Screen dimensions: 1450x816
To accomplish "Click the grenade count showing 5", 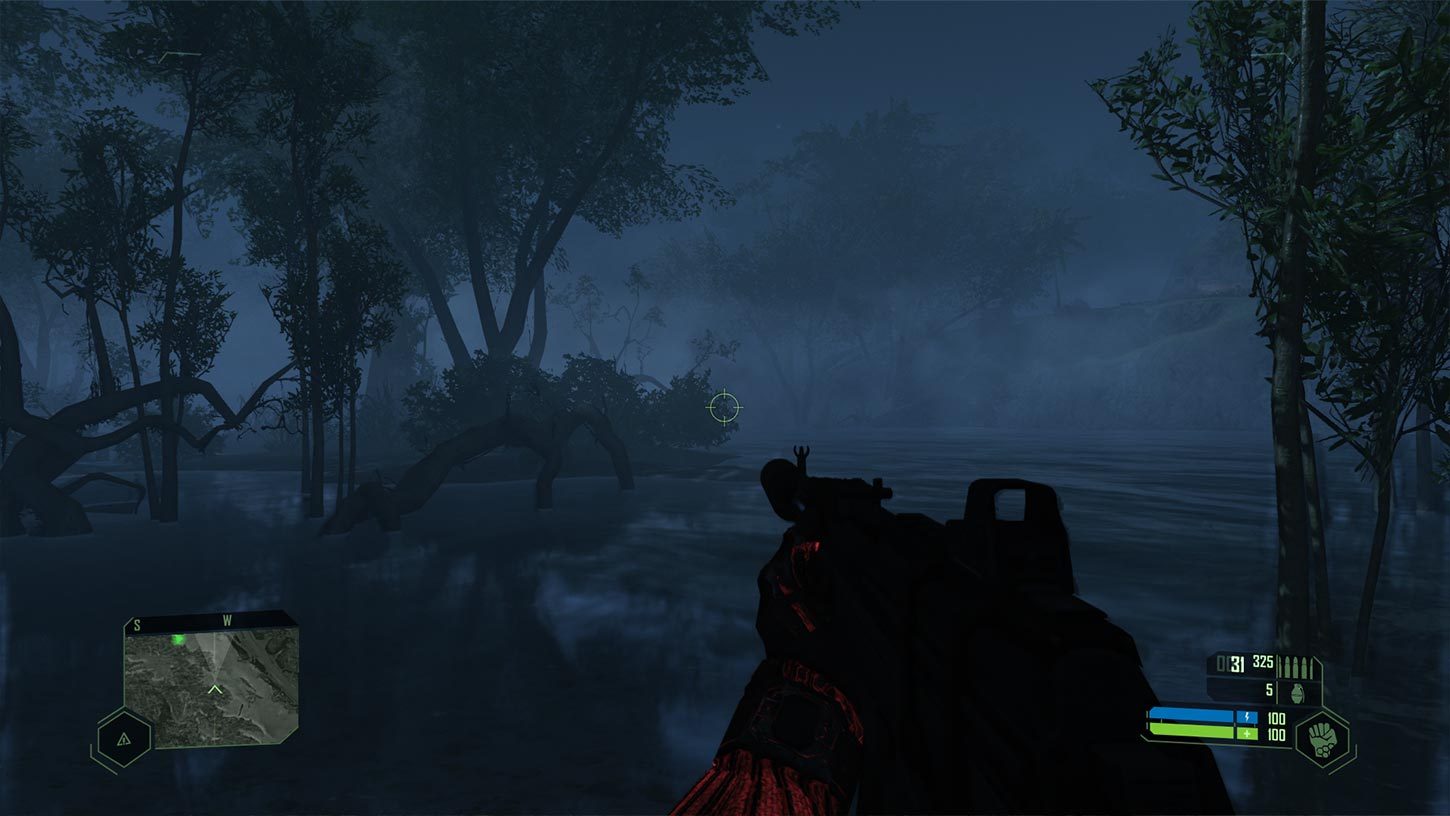I will point(1268,691).
